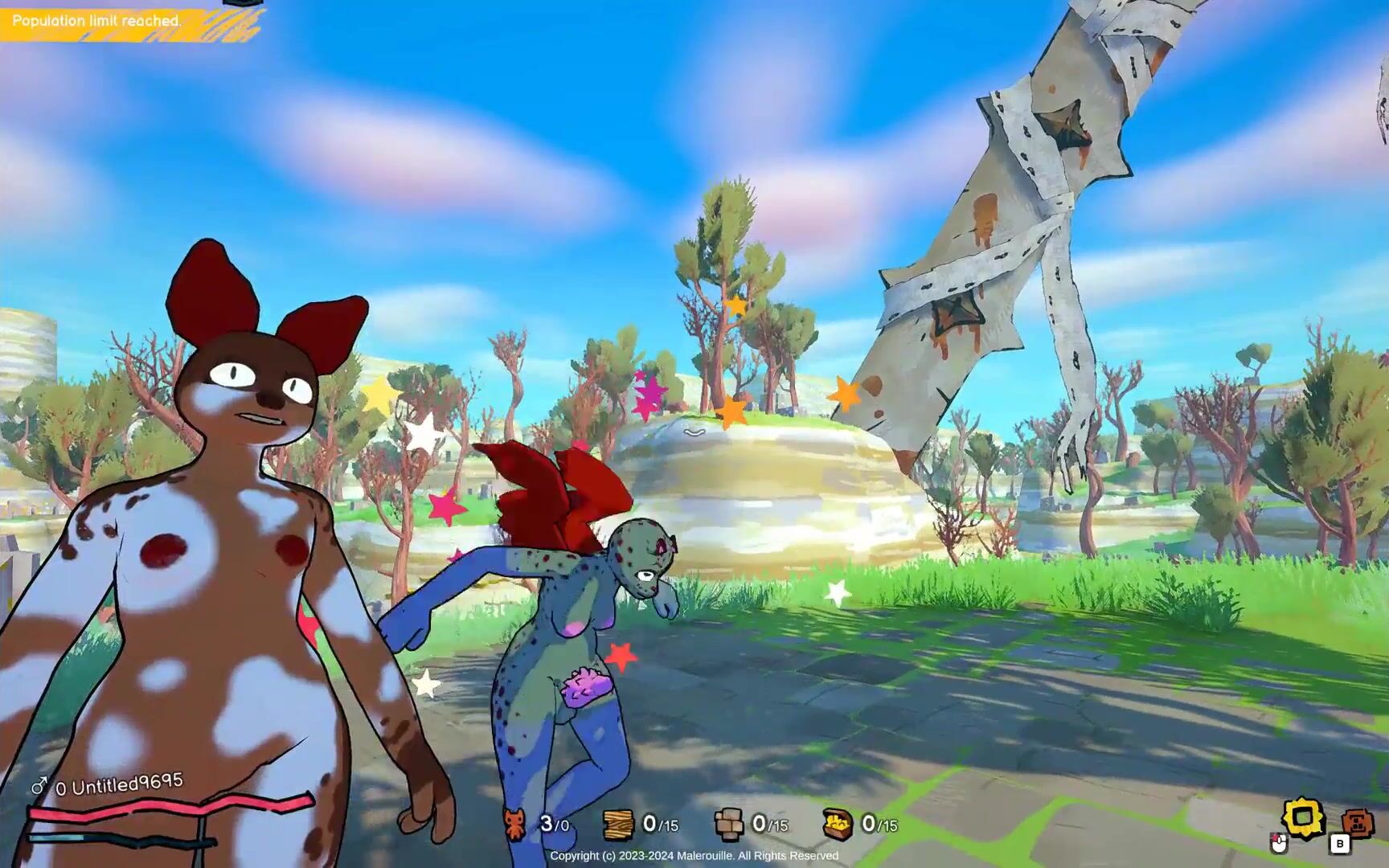Viewport: 1389px width, 868px height.
Task: Select the stone blocks resource icon
Action: tap(729, 824)
